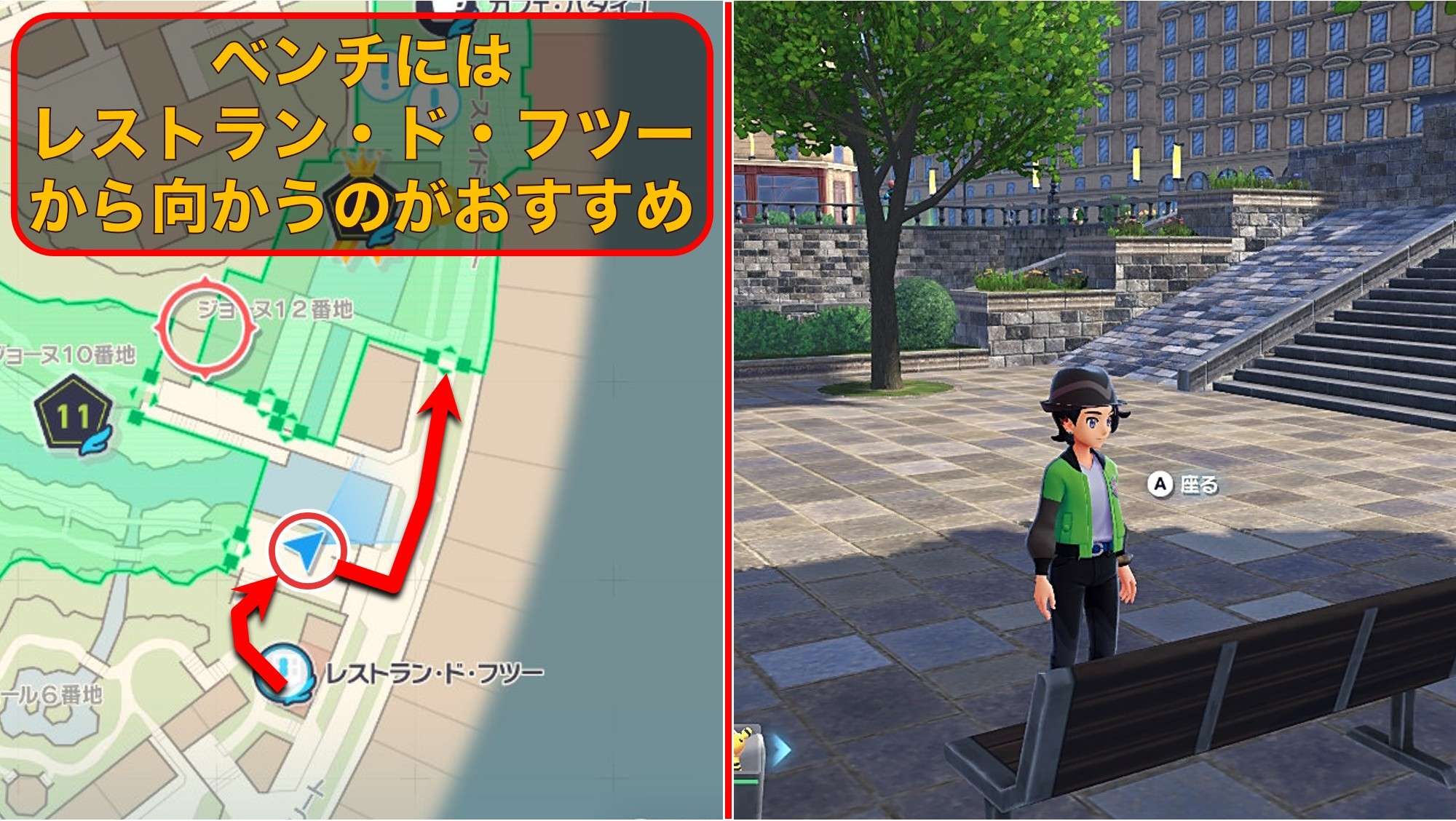Select the Pikachu party portrait
Image resolution: width=1456 pixels, height=821 pixels.
point(744,750)
